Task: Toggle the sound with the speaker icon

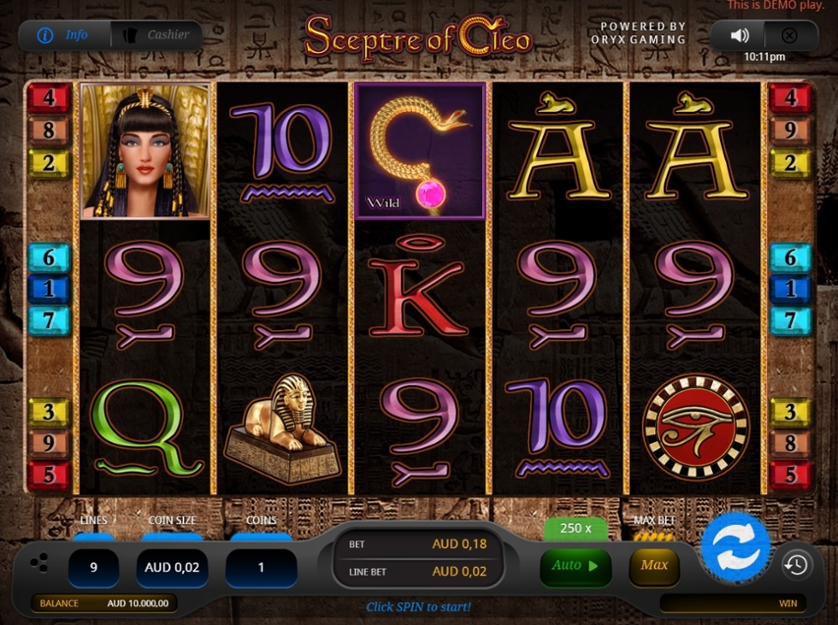Action: (740, 35)
